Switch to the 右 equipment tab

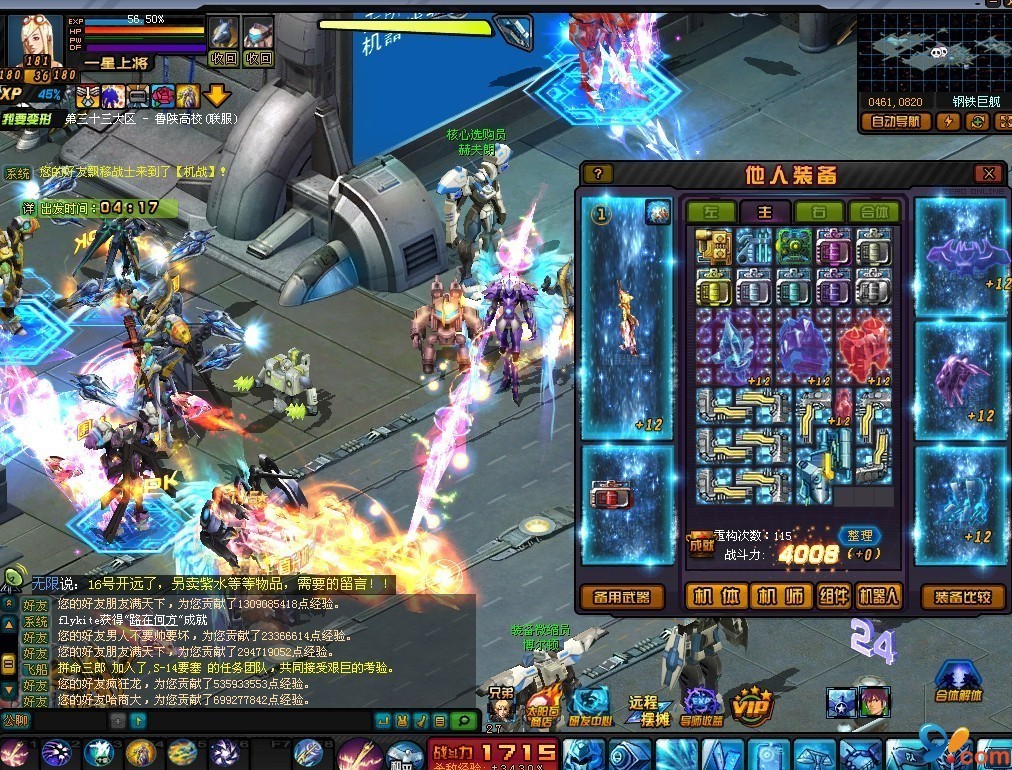coord(818,212)
